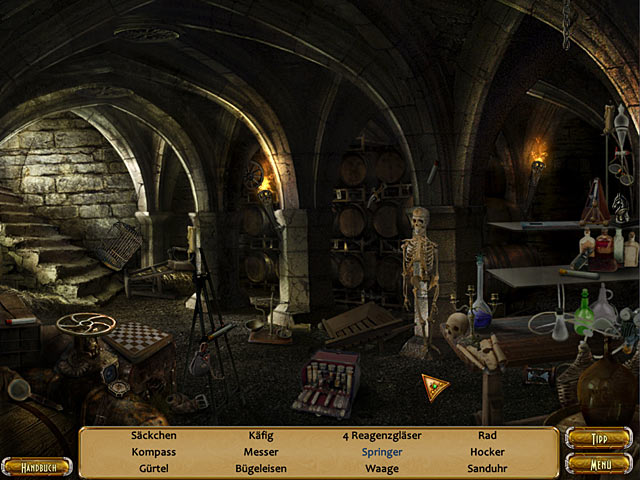Image resolution: width=640 pixels, height=480 pixels.
Task: Click the 4 Reagenzgläser entry
Action: [381, 436]
